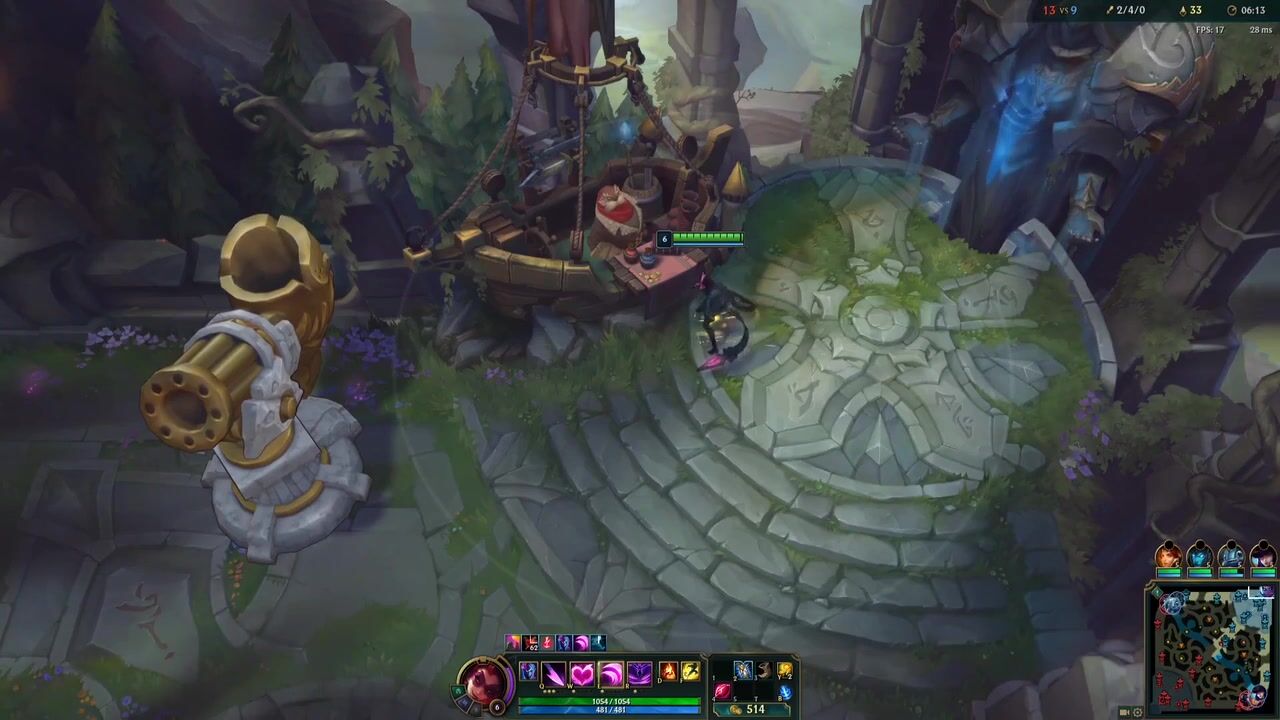Select the orange-haired ally portrait
This screenshot has height=720, width=1280.
coord(1167,555)
